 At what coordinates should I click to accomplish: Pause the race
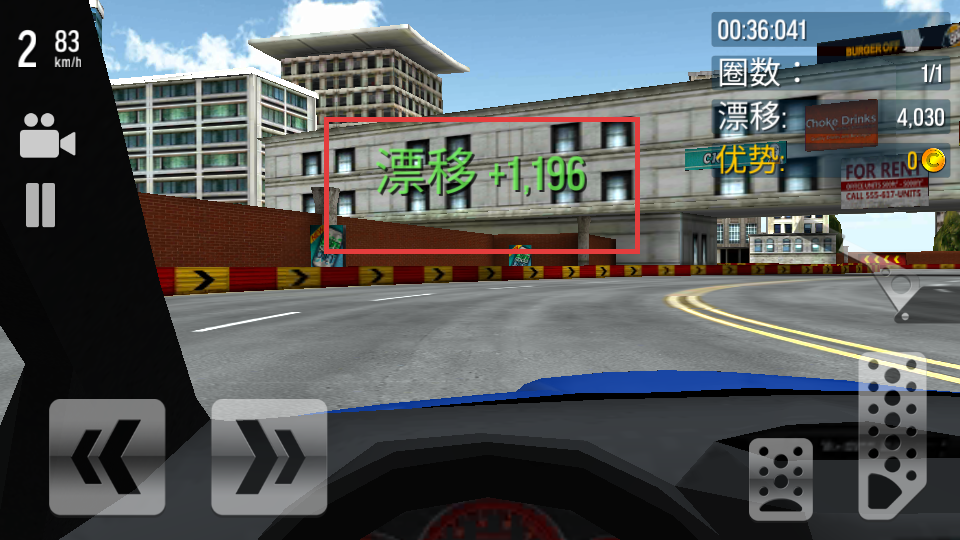41,205
